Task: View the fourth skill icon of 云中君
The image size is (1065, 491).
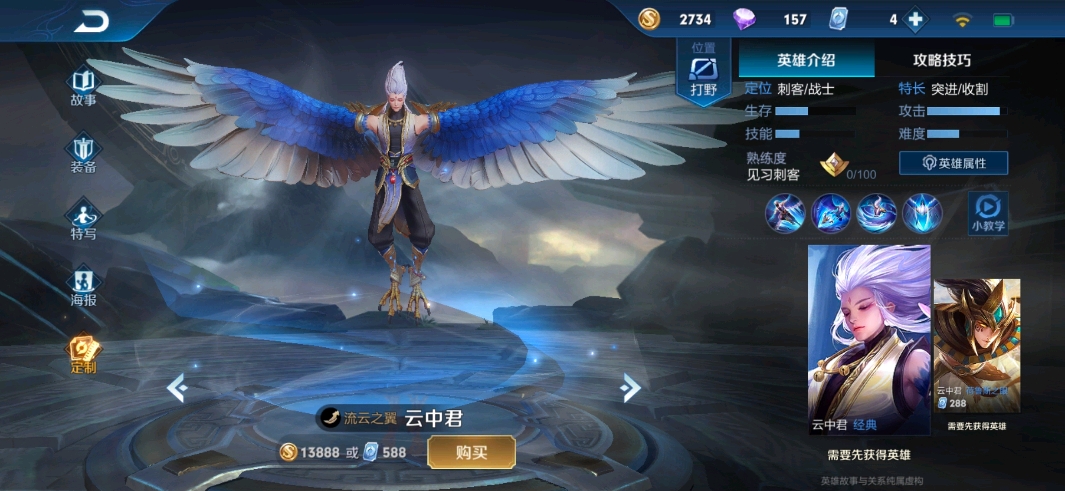Action: 921,213
